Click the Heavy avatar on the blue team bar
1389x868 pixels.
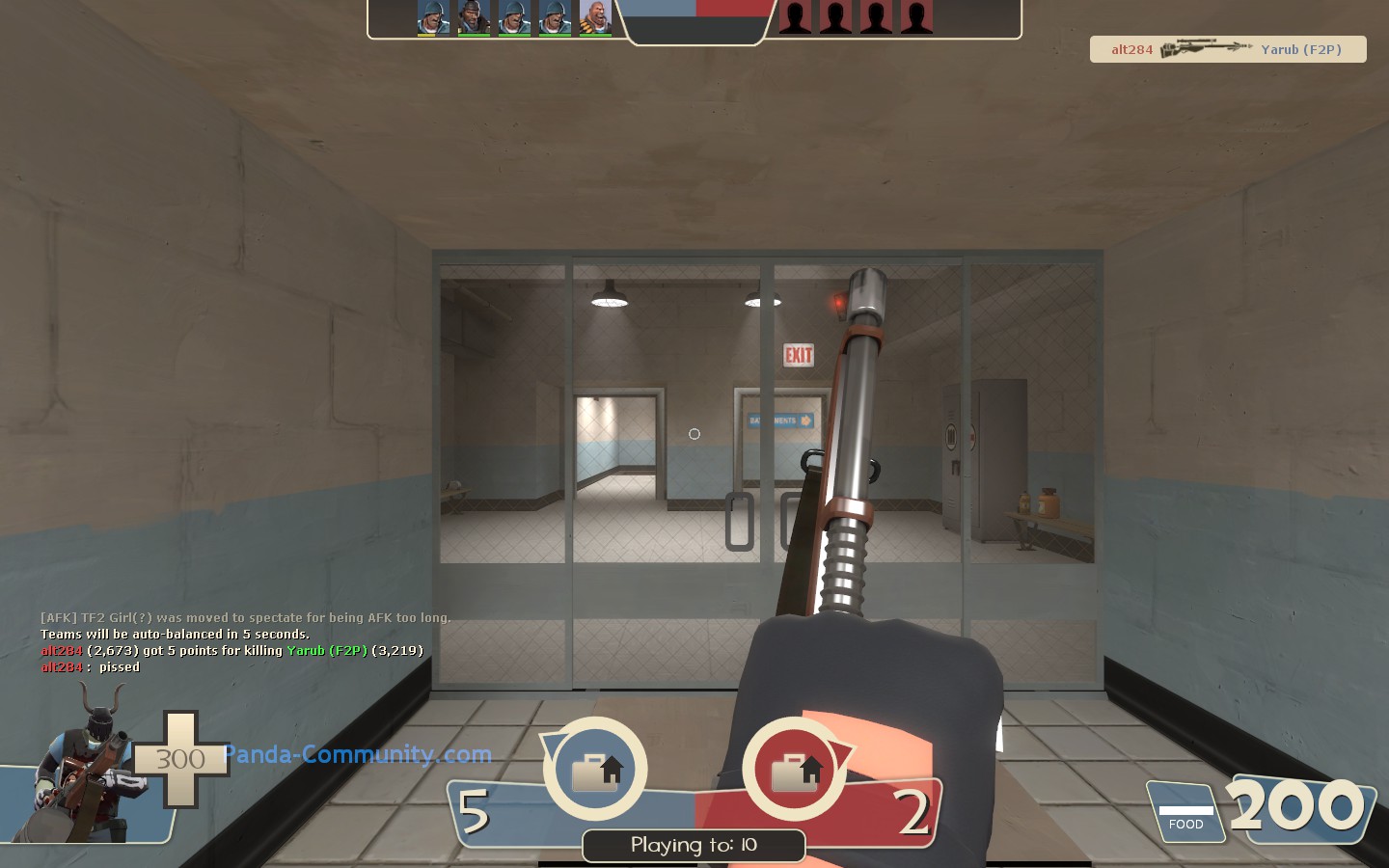[x=595, y=15]
